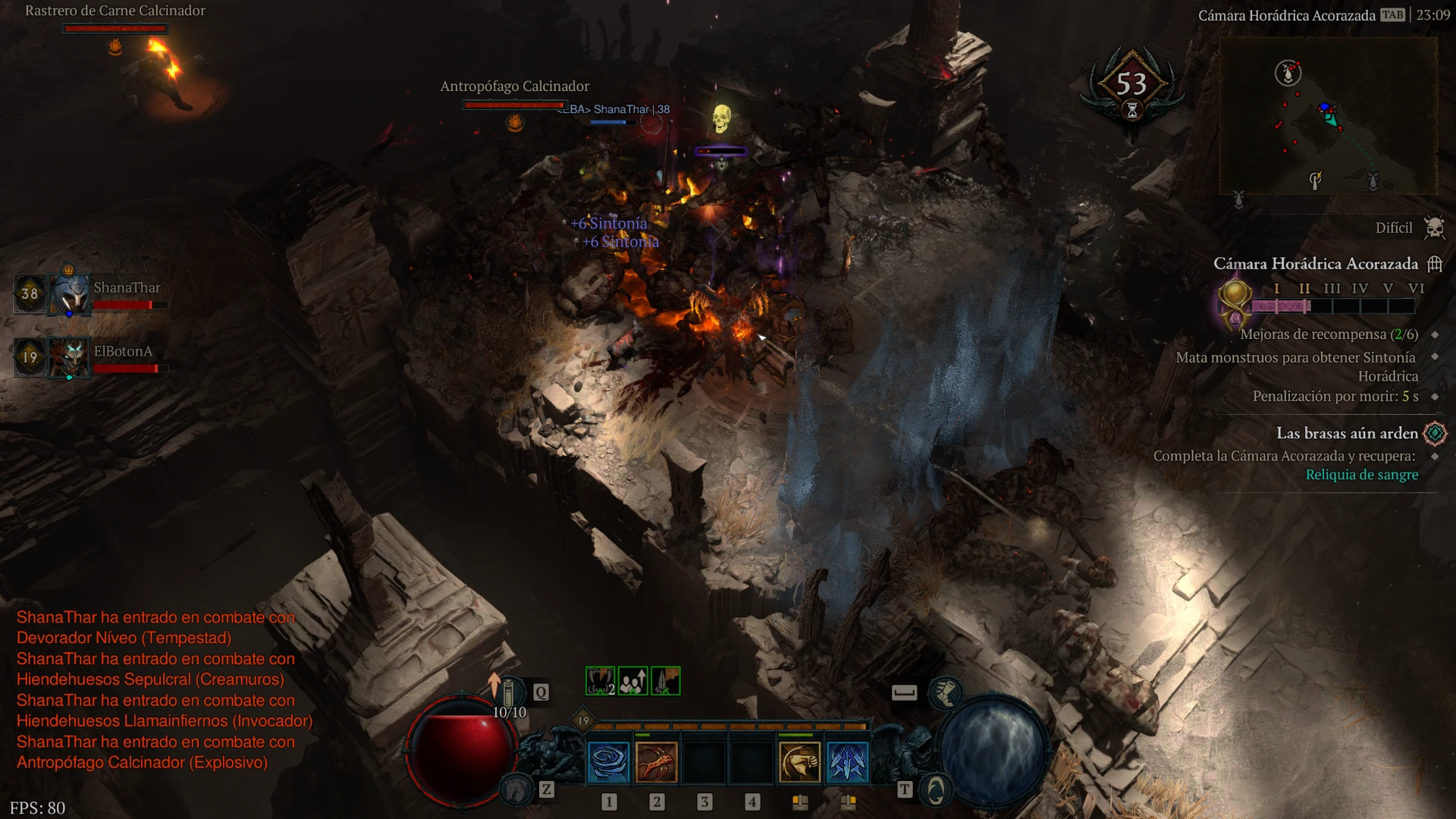Inspect the obelisk buff icon
Image resolution: width=1456 pixels, height=819 pixels.
665,681
